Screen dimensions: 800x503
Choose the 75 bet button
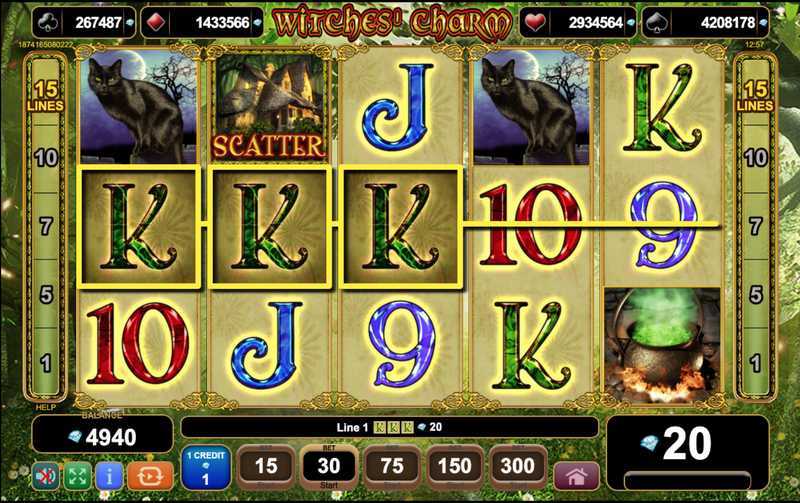click(x=392, y=466)
